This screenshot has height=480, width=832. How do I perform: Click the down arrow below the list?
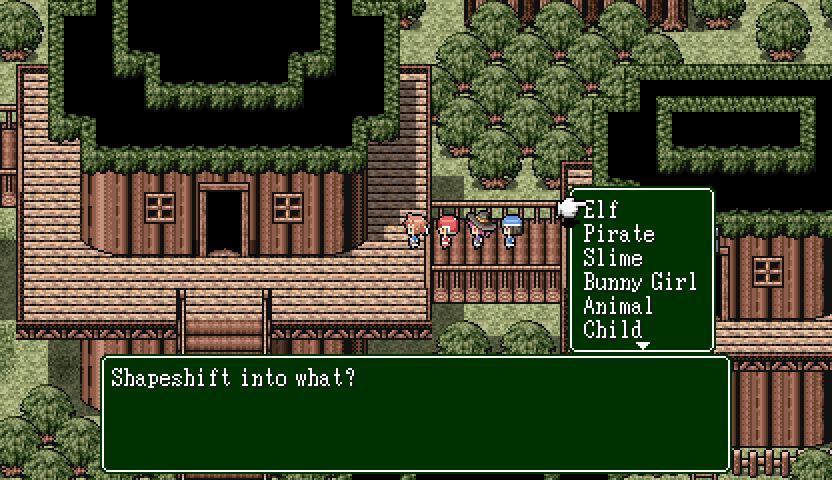pos(643,345)
